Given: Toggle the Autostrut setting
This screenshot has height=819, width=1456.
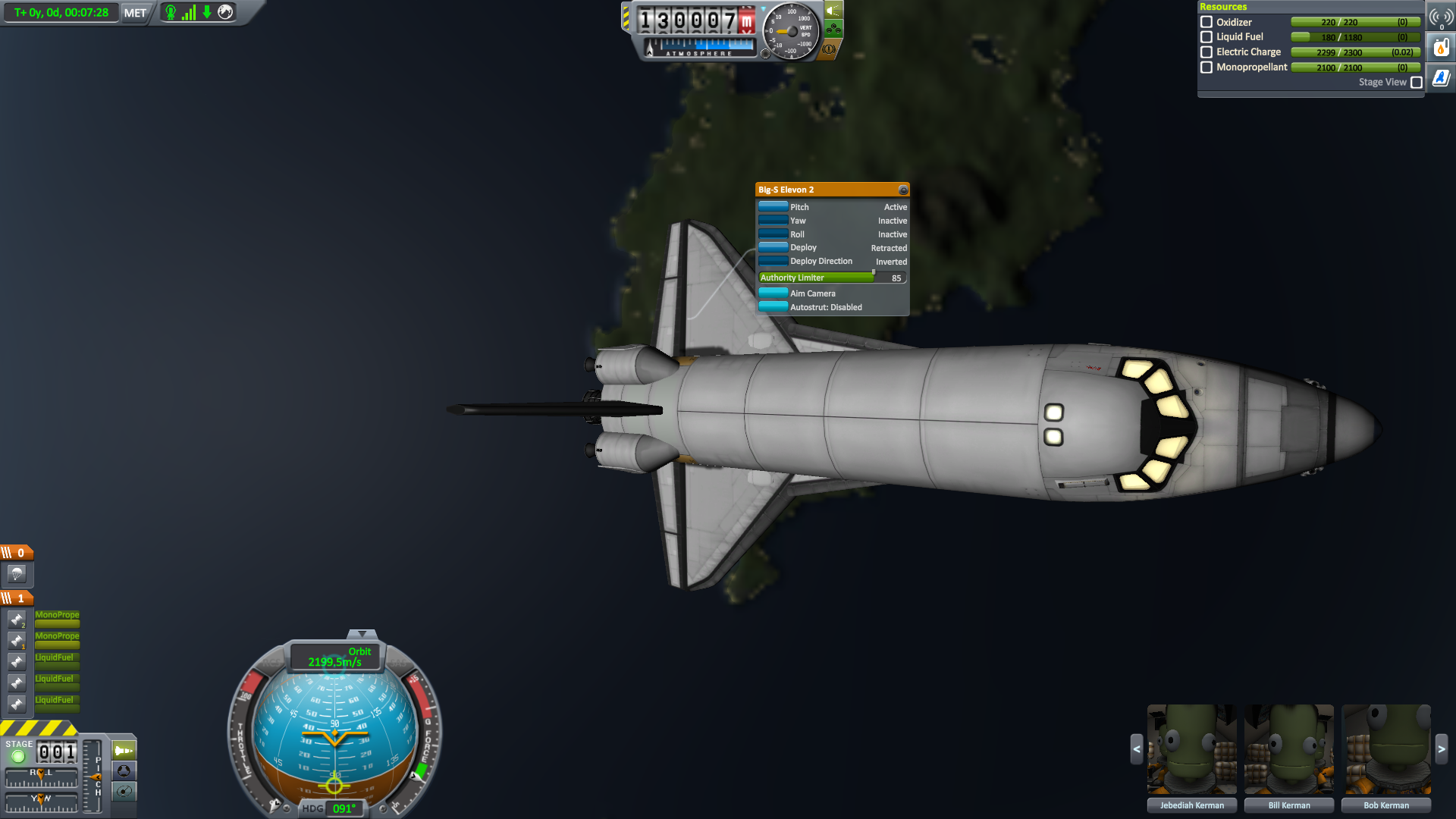Looking at the screenshot, I should coord(773,306).
